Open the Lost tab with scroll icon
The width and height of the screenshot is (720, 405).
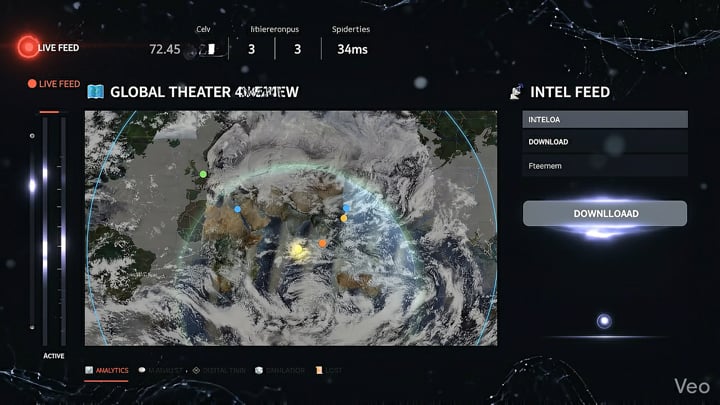pyautogui.click(x=328, y=371)
